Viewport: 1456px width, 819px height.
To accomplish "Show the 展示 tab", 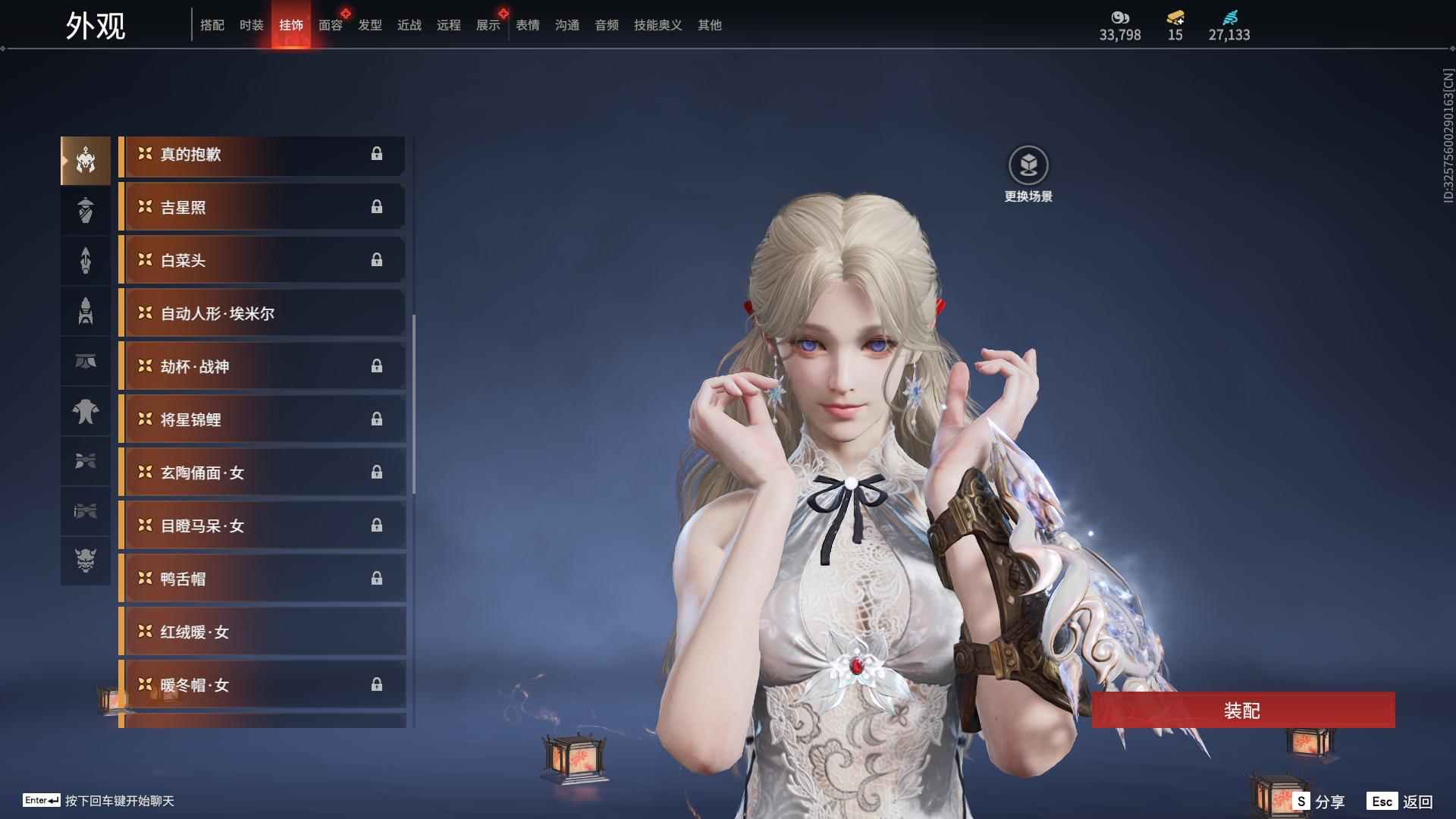I will (x=488, y=25).
